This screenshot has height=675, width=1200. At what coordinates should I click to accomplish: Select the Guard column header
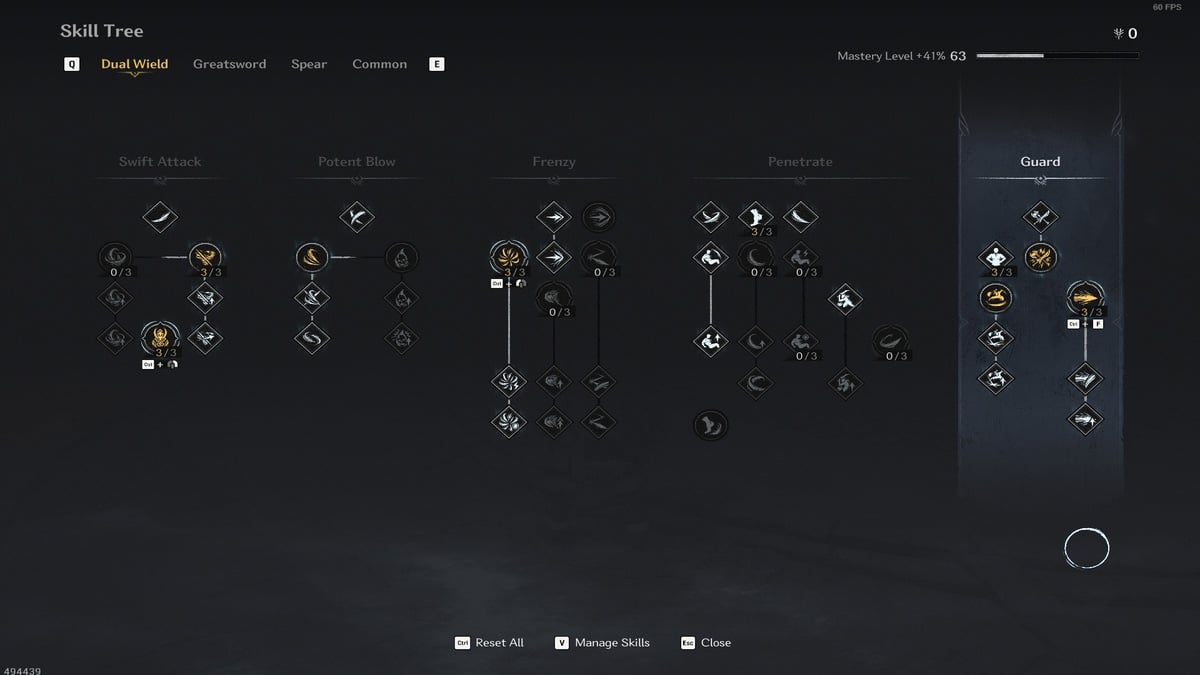coord(1040,162)
